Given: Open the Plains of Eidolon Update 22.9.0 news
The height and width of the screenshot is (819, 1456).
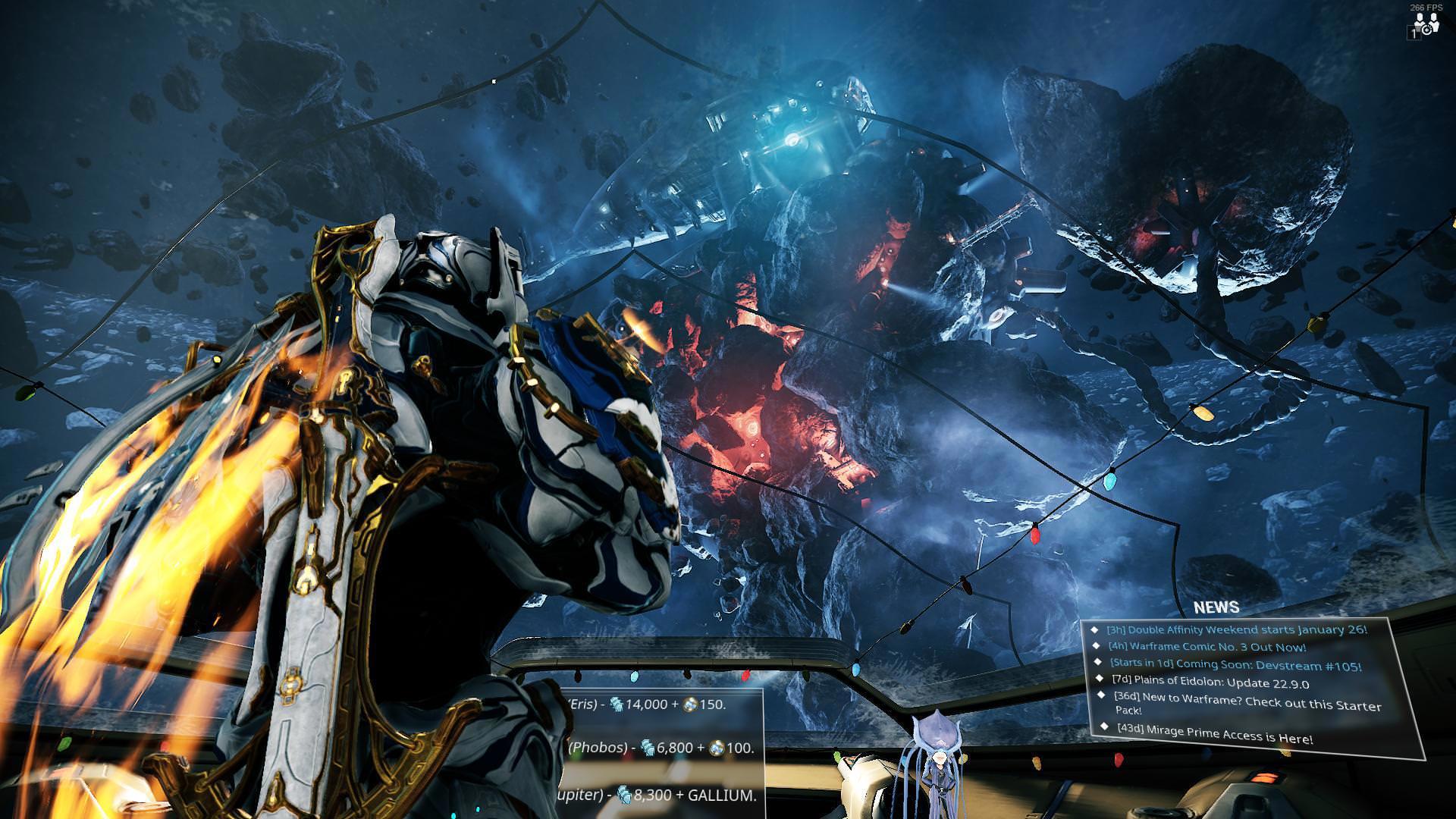Looking at the screenshot, I should (1210, 682).
